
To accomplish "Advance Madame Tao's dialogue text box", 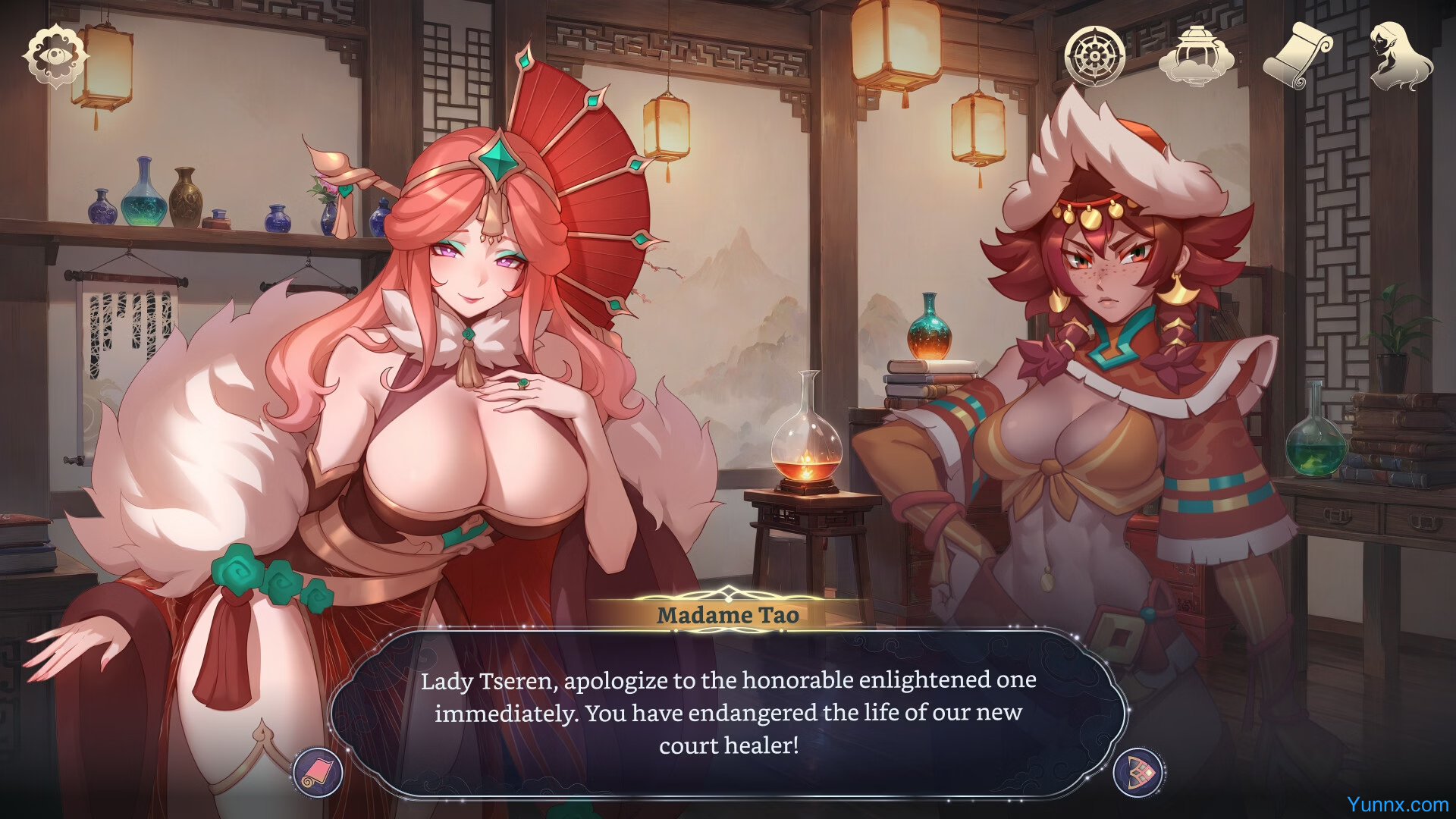I will point(728,712).
